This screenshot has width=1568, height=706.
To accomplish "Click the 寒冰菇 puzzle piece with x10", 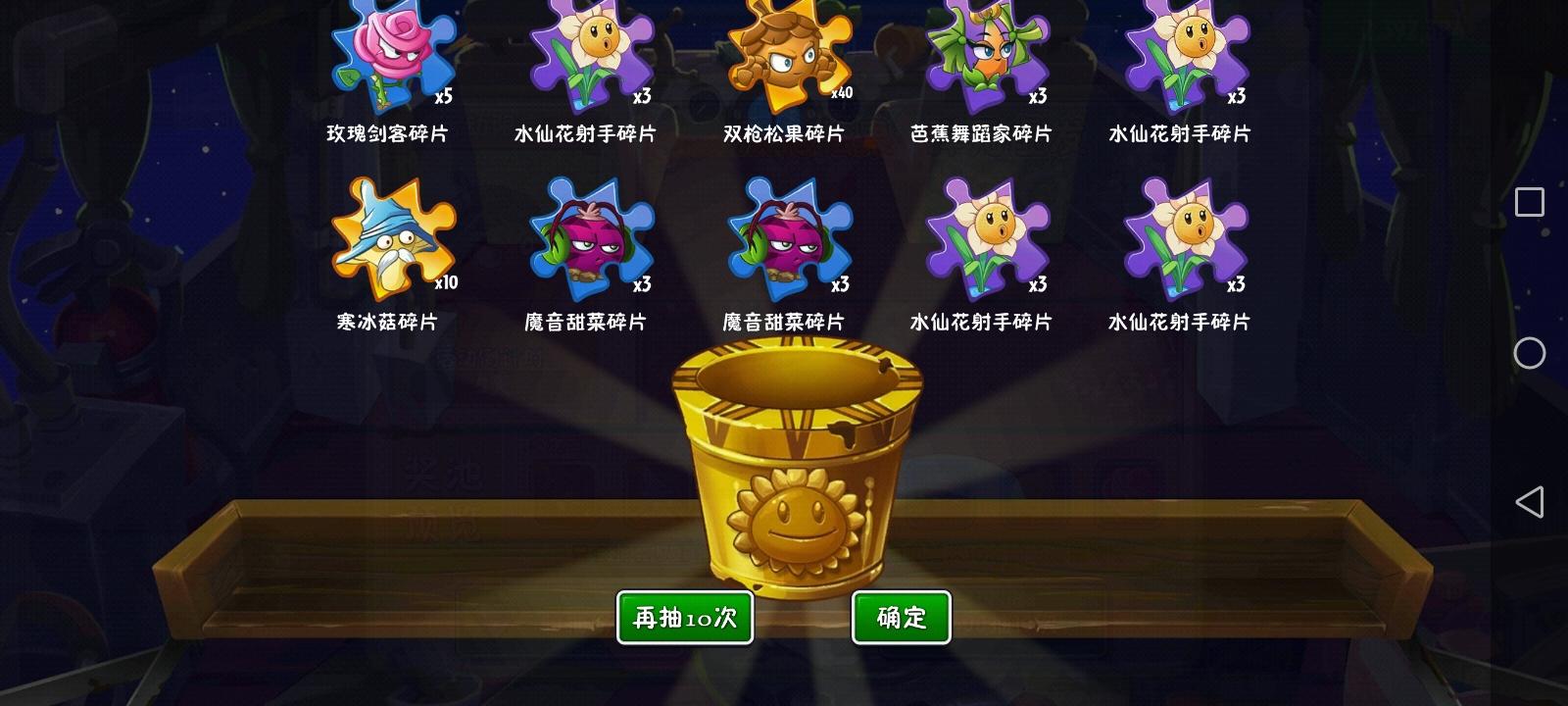I will coord(392,240).
